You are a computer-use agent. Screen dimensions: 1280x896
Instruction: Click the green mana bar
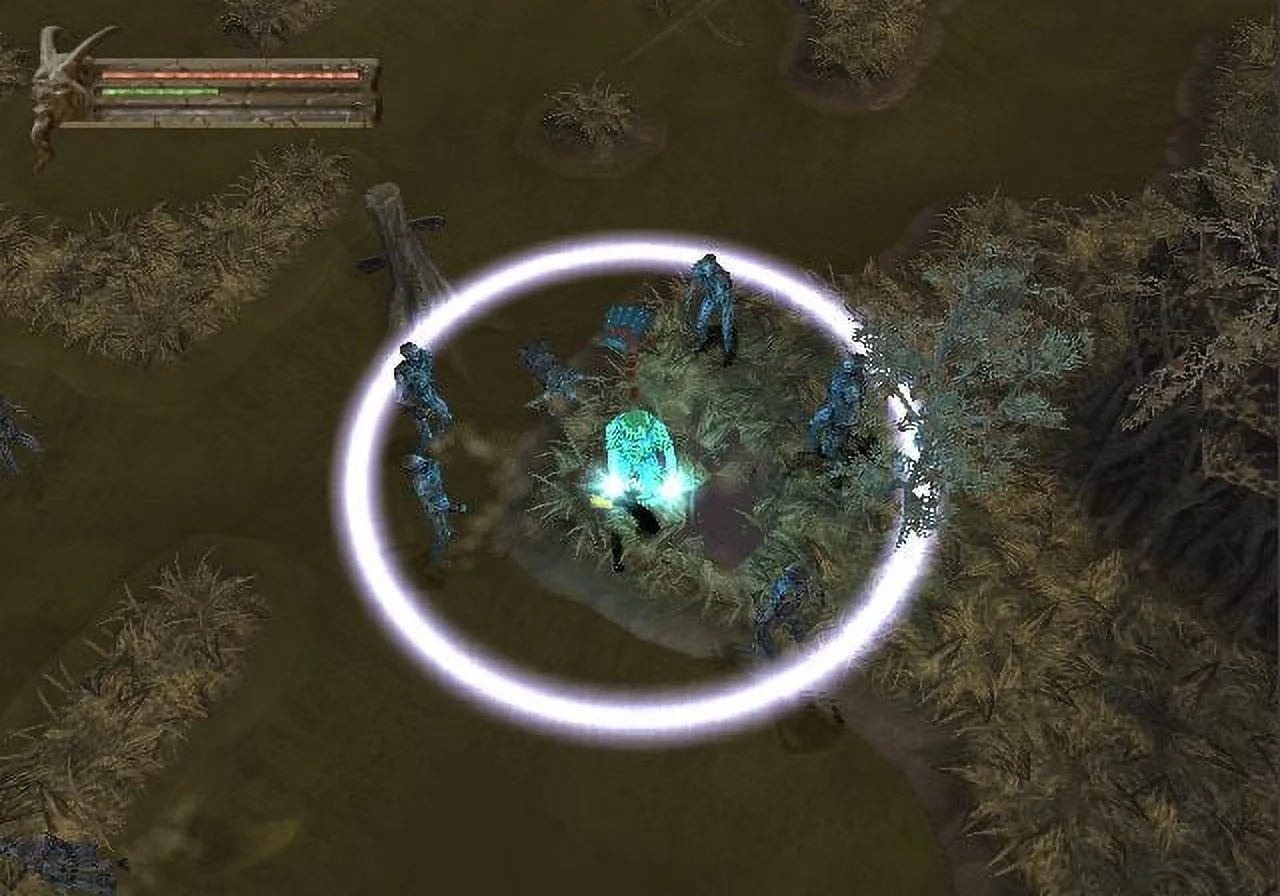[x=160, y=92]
